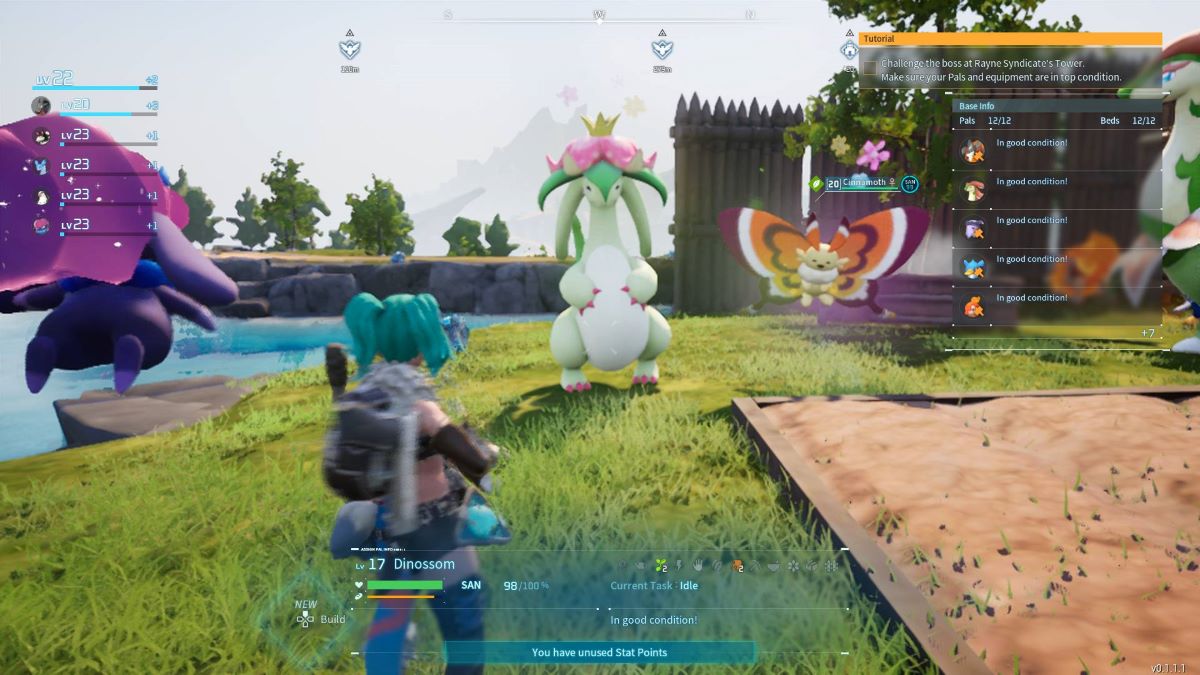Open the unused Stat Points notification
Image resolution: width=1200 pixels, height=675 pixels.
(x=599, y=653)
